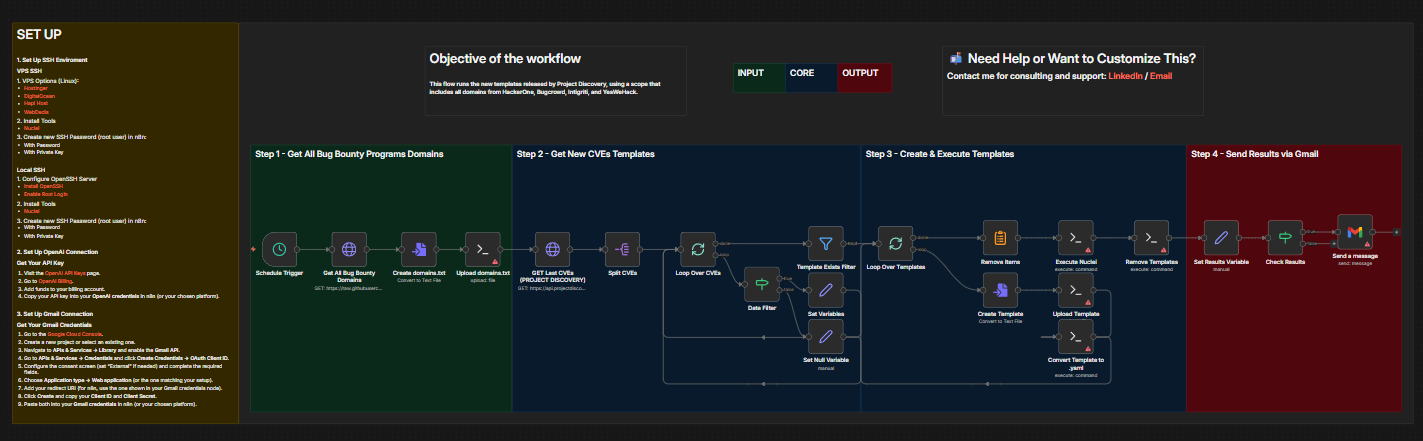Select the Loop Over Templates node
The width and height of the screenshot is (1423, 441).
coord(895,243)
